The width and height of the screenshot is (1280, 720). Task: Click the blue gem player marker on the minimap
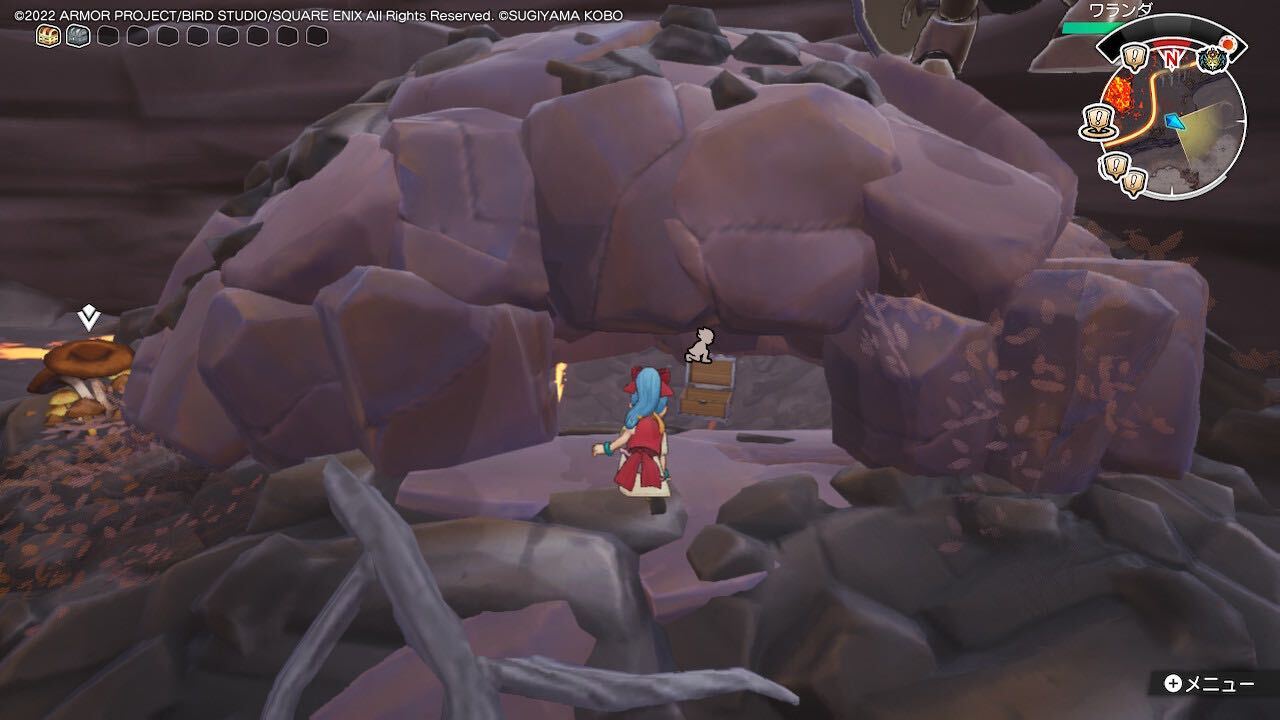[x=1175, y=122]
